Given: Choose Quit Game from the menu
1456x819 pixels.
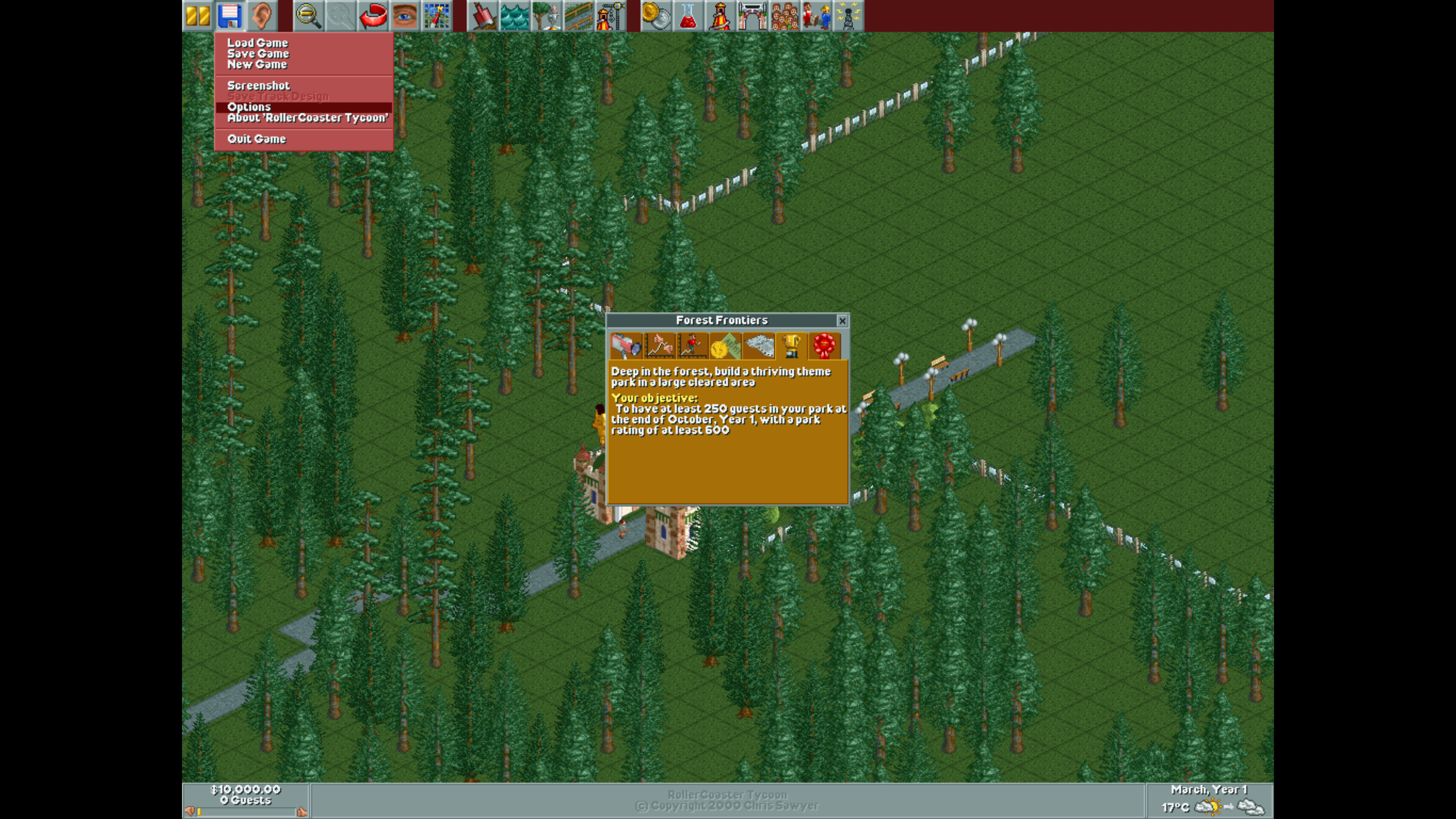Looking at the screenshot, I should pos(257,139).
